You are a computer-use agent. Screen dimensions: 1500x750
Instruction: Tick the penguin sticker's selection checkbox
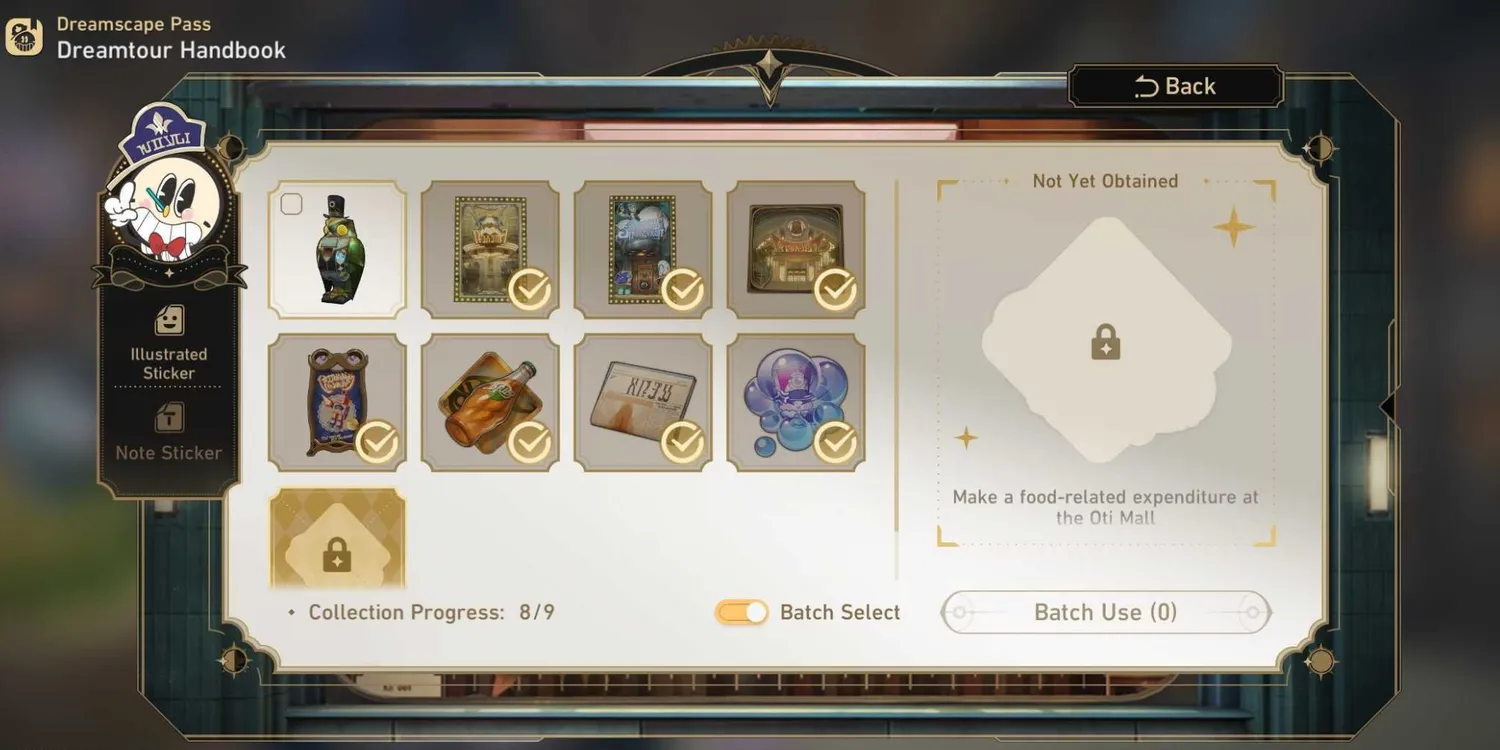[291, 204]
